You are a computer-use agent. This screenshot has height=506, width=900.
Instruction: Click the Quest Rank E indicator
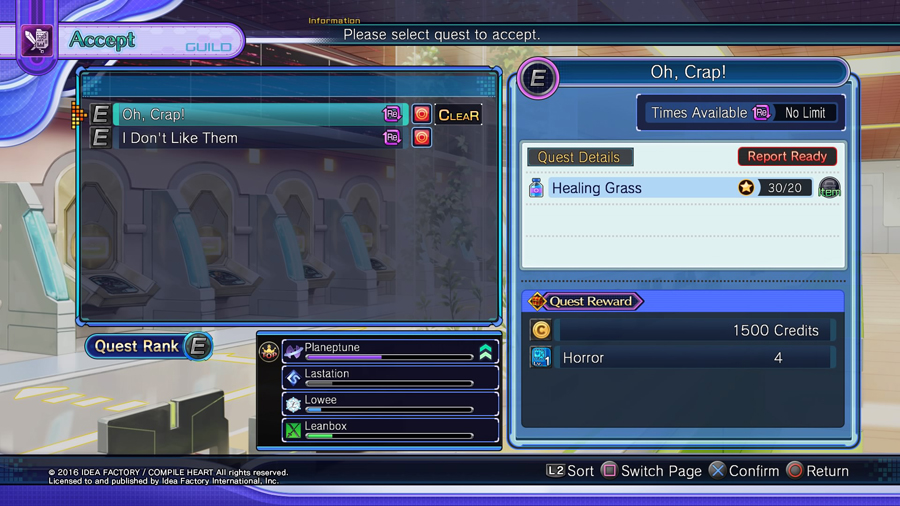[150, 346]
